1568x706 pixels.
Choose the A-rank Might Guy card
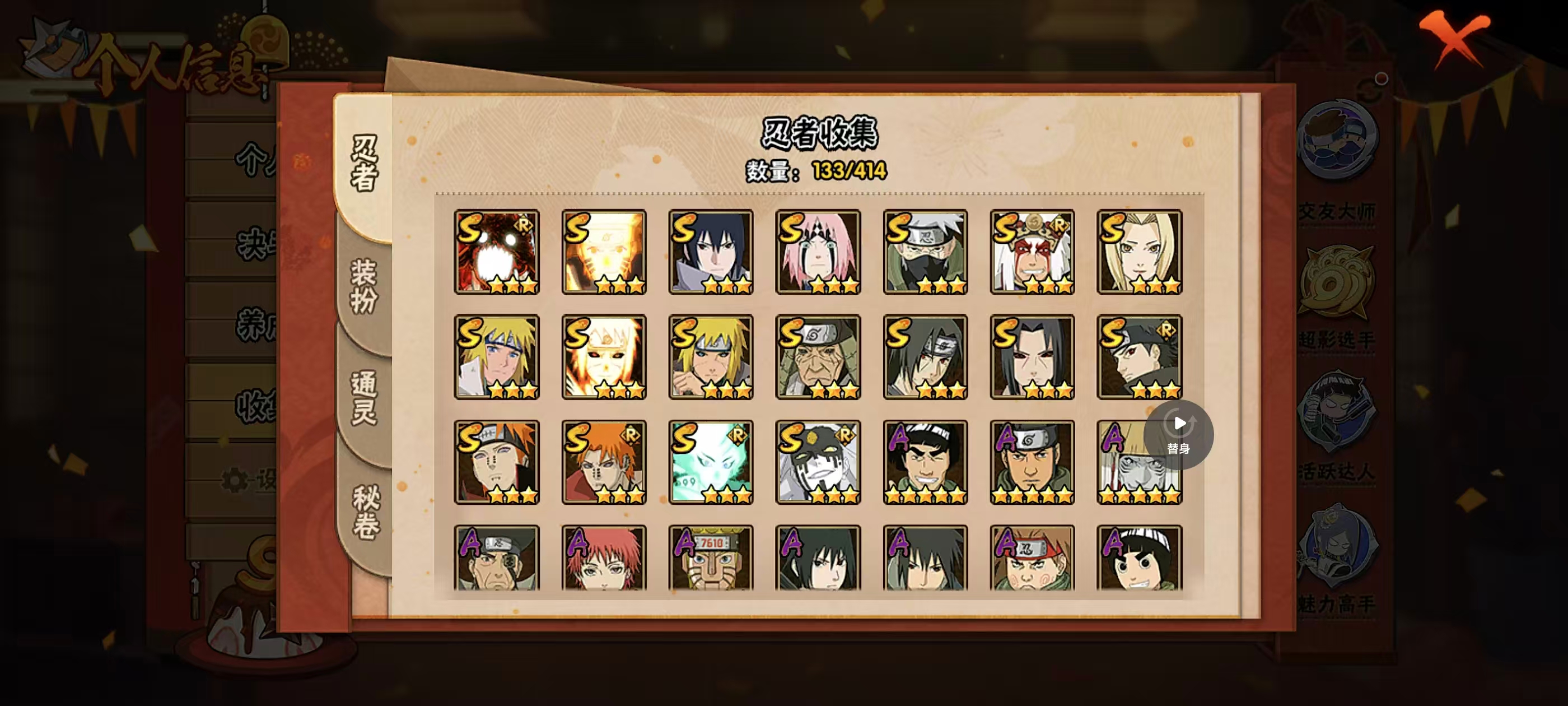pyautogui.click(x=925, y=462)
